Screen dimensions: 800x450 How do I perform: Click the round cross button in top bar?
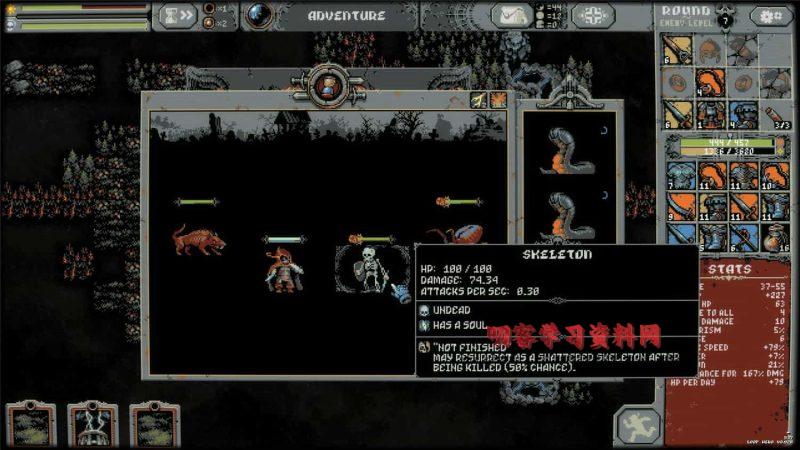[594, 16]
